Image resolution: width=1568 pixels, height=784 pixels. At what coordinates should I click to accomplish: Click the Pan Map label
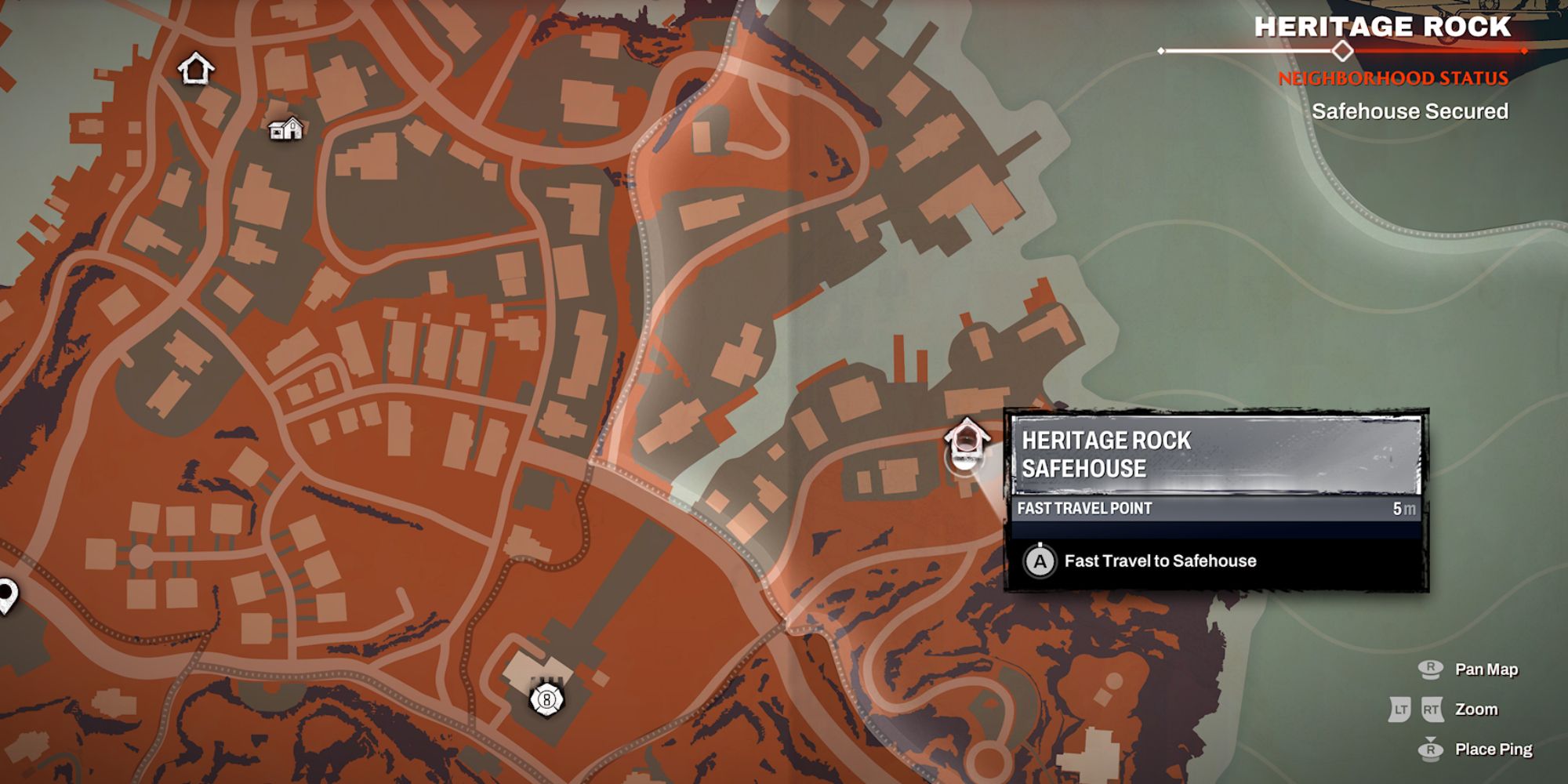point(1488,669)
